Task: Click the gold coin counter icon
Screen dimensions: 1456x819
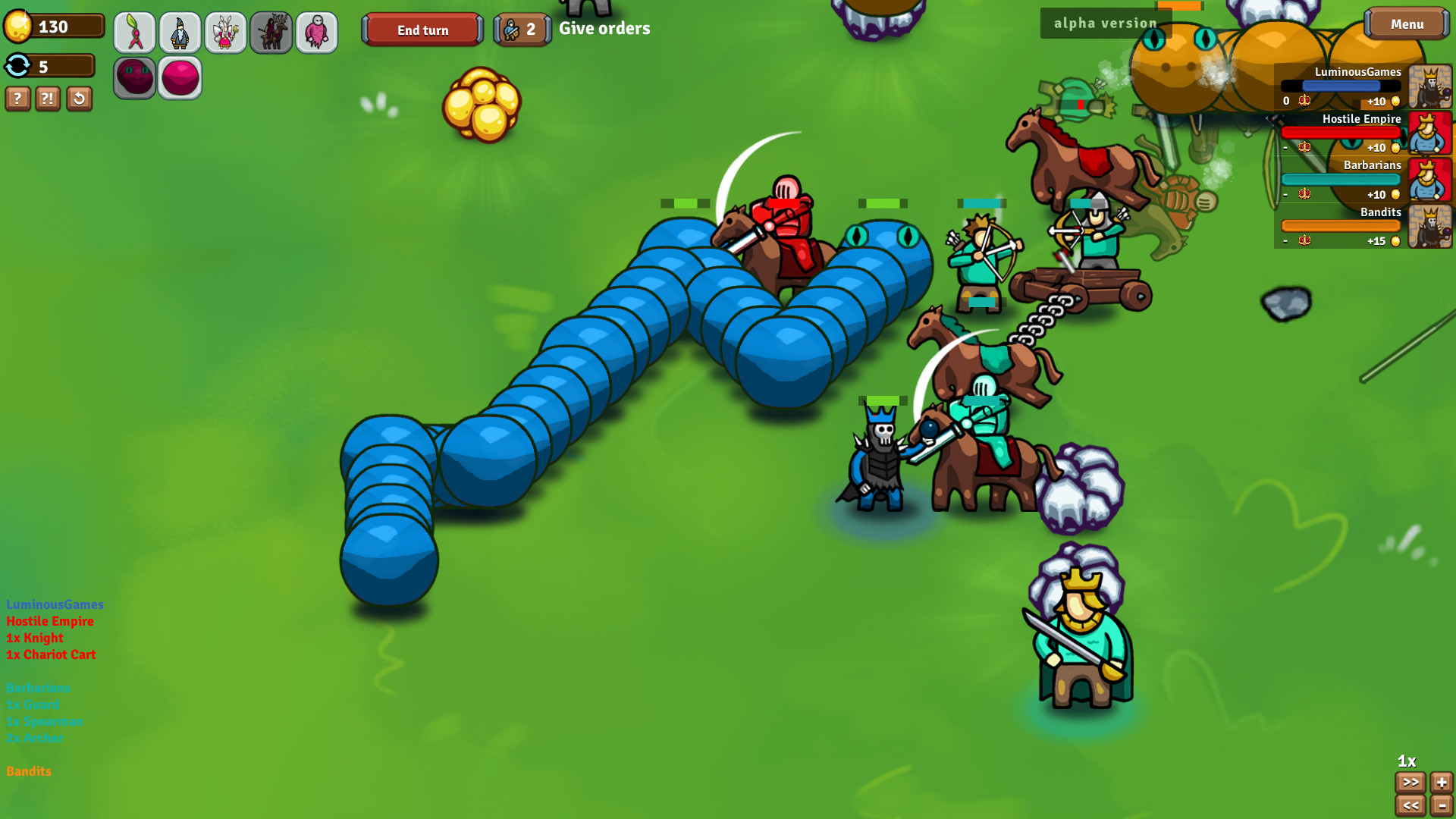Action: coord(18,25)
